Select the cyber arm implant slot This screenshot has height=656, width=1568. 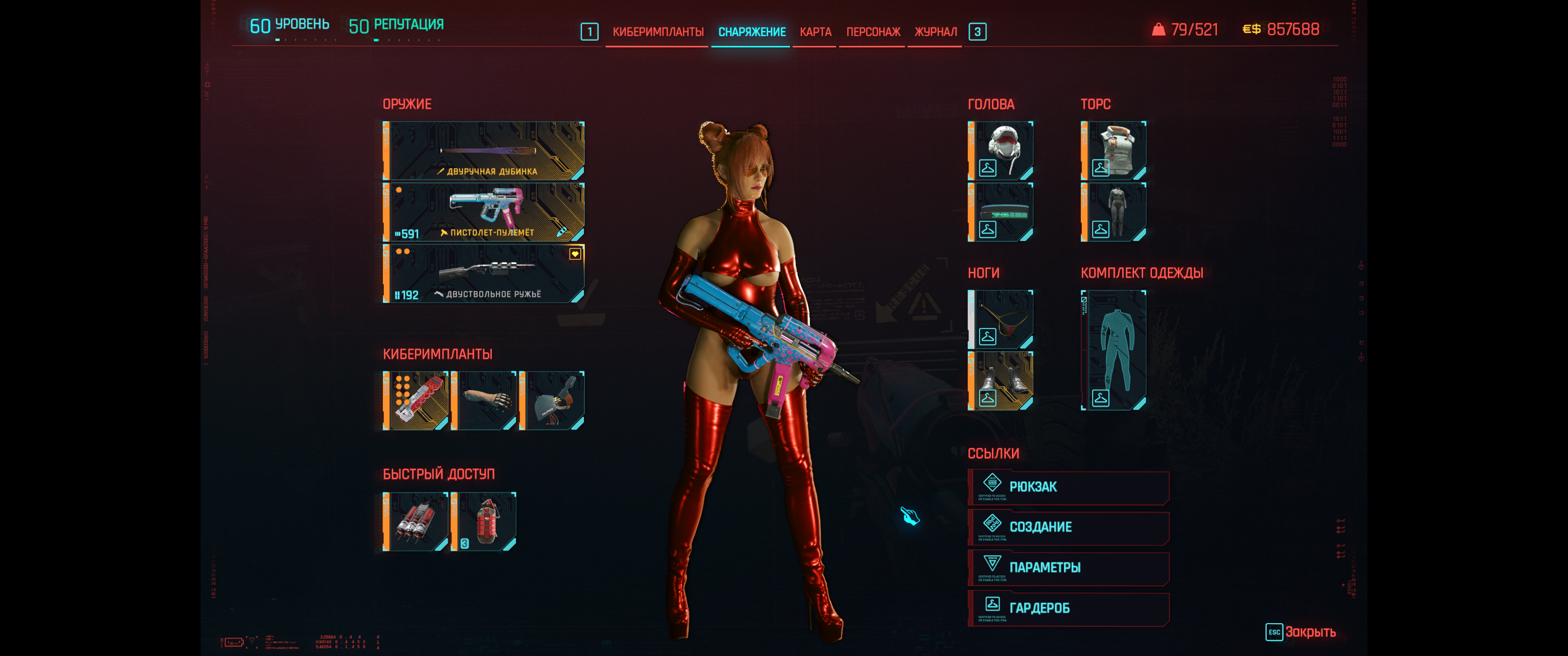(484, 400)
